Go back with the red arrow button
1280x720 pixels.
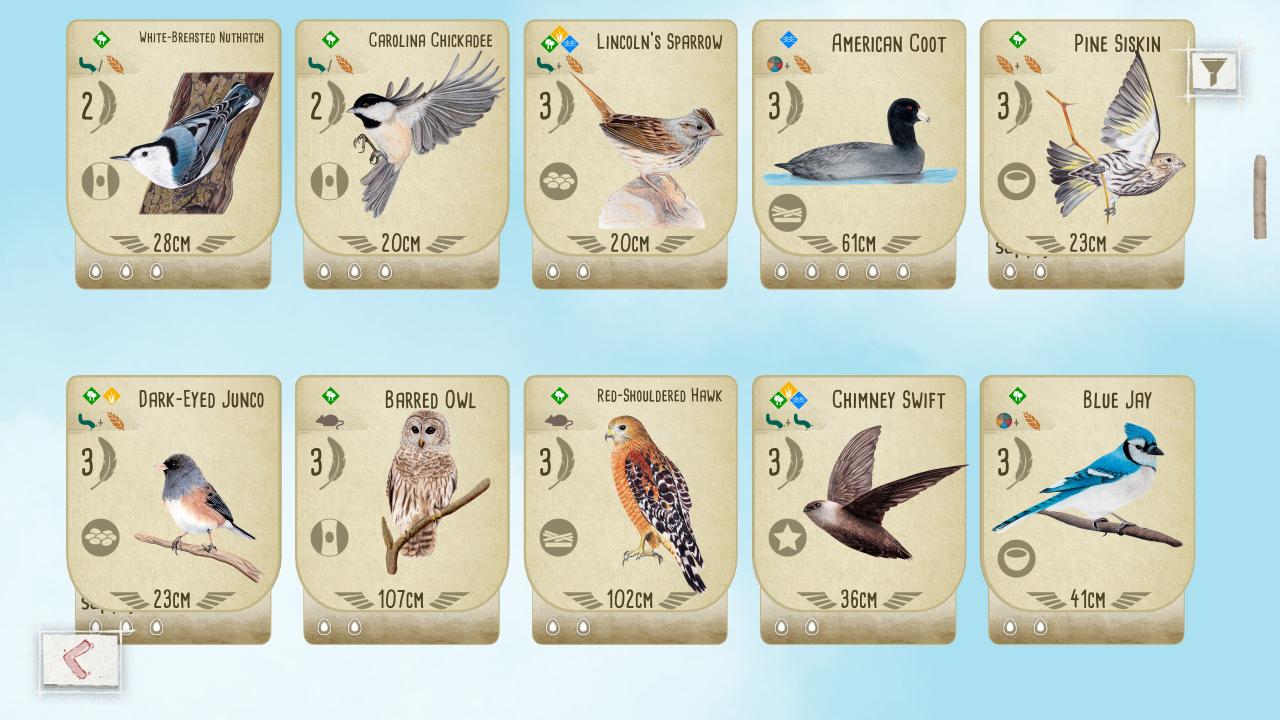[x=79, y=660]
